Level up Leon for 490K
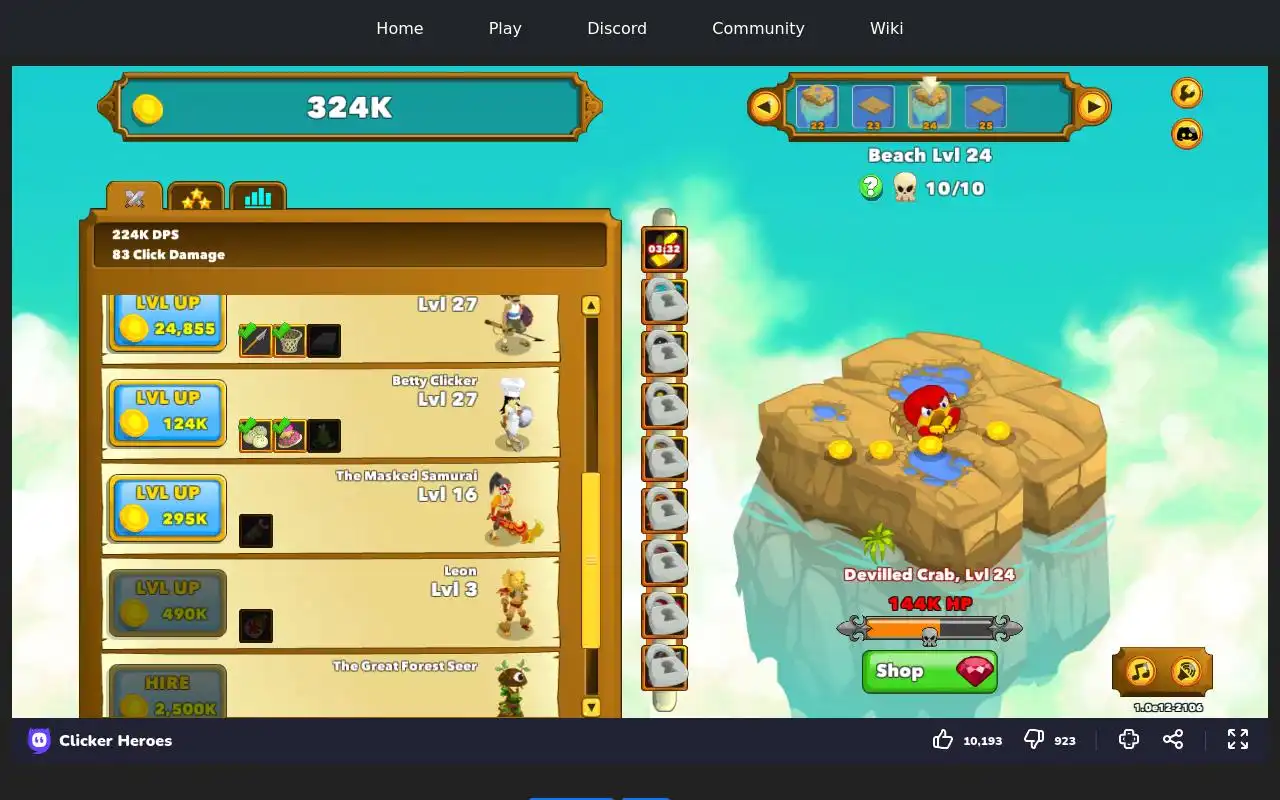 (x=167, y=602)
